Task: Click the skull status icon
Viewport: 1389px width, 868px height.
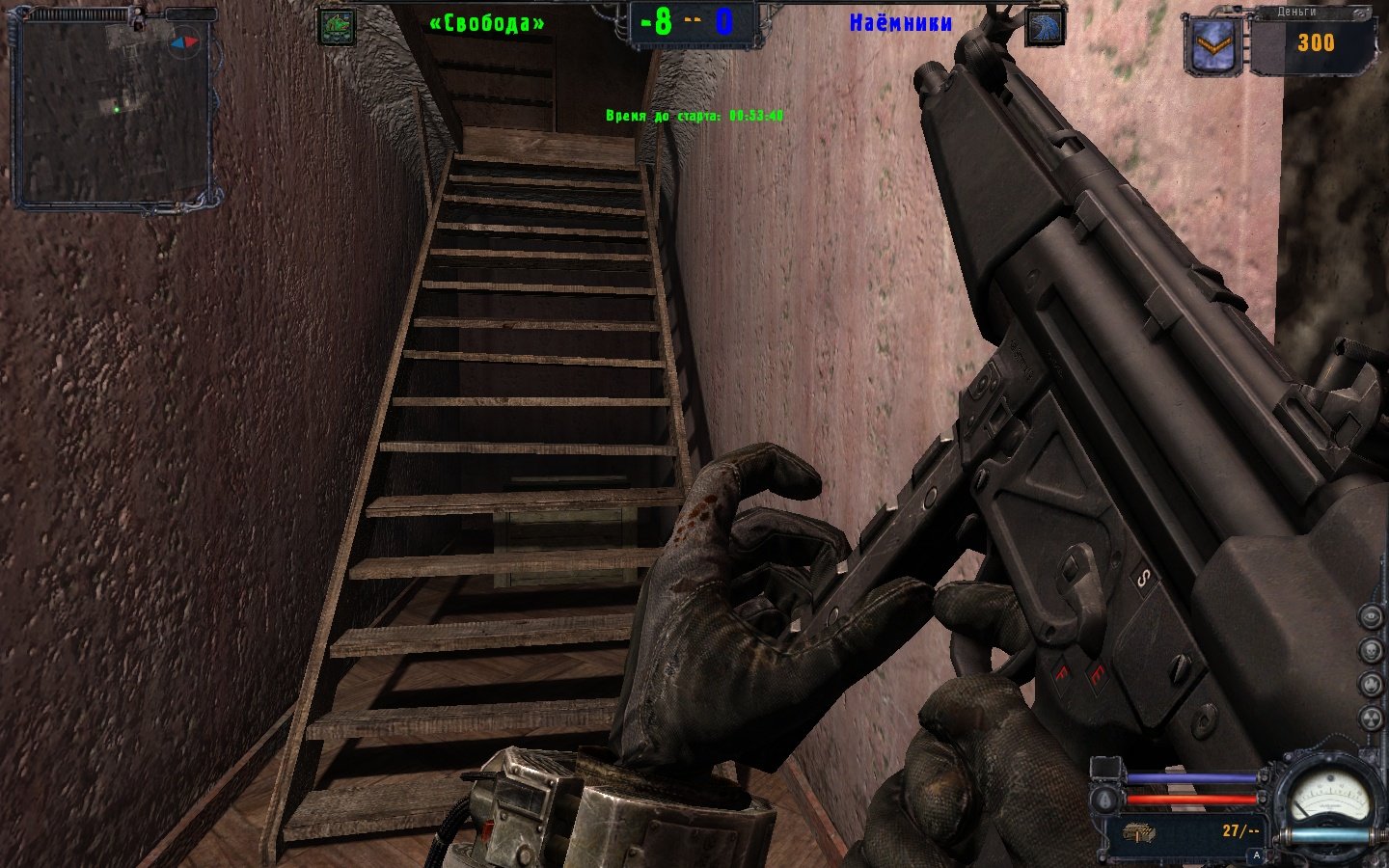Action: [1371, 649]
